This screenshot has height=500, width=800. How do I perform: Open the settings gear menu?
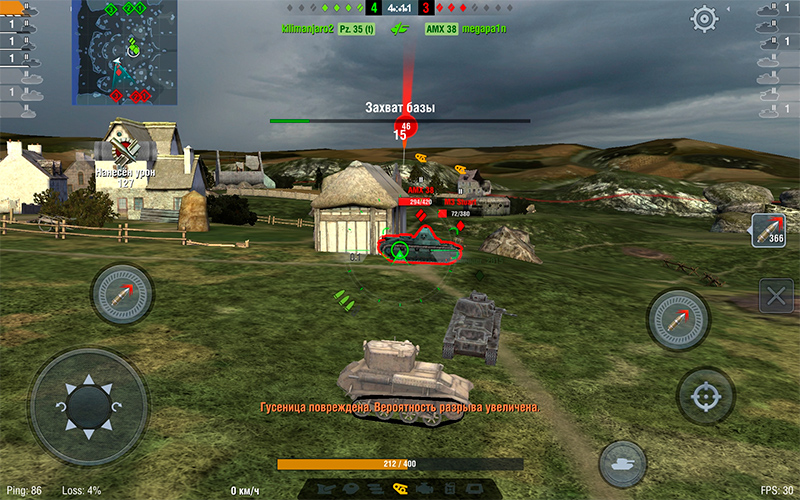click(x=705, y=18)
